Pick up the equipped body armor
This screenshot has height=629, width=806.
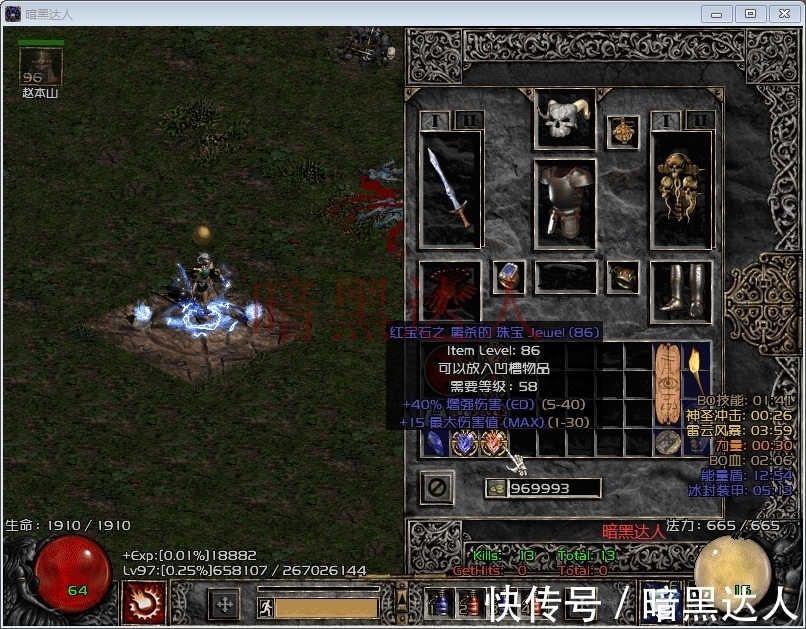point(564,202)
